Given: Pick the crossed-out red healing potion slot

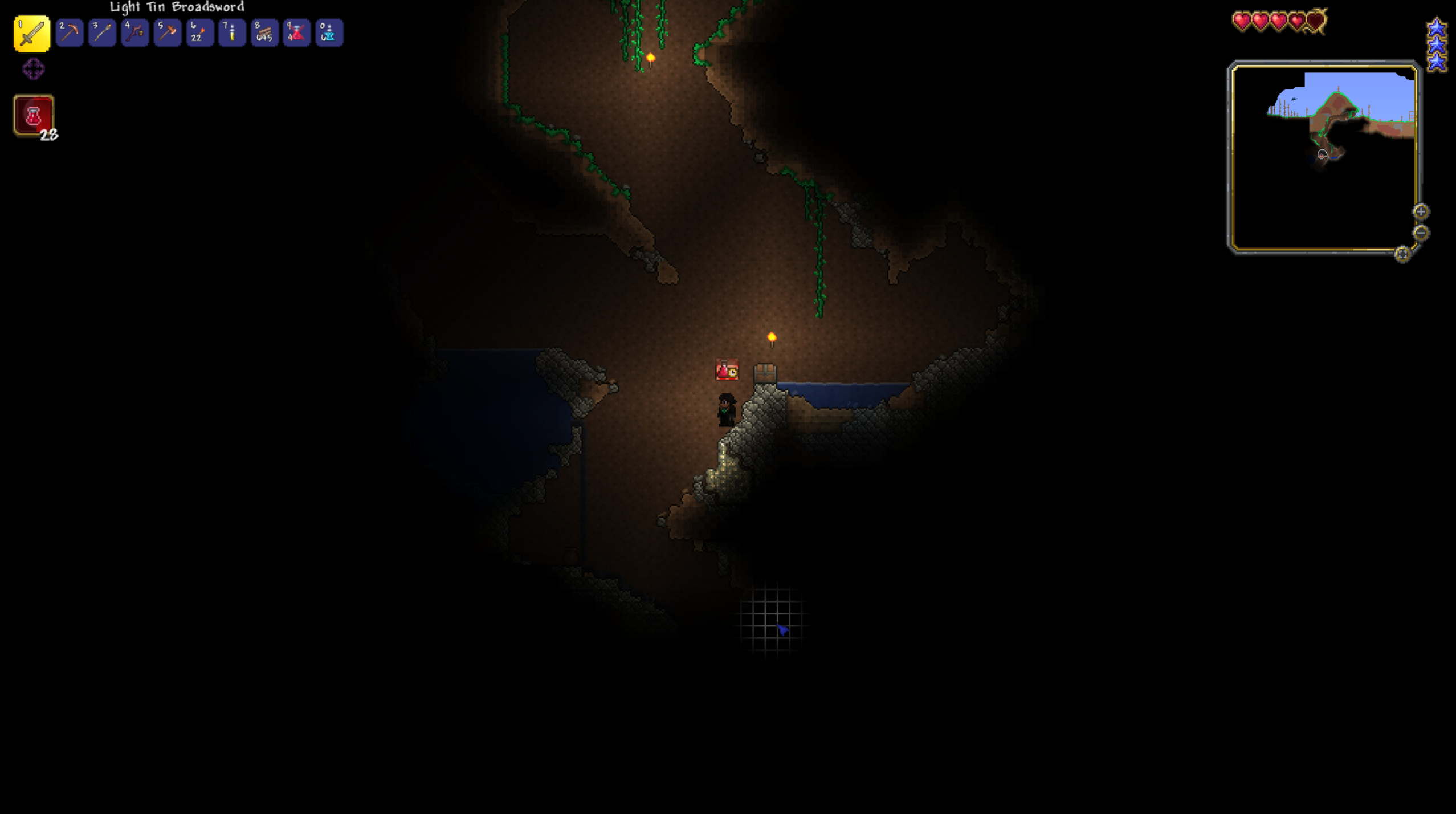Looking at the screenshot, I should click(x=296, y=32).
